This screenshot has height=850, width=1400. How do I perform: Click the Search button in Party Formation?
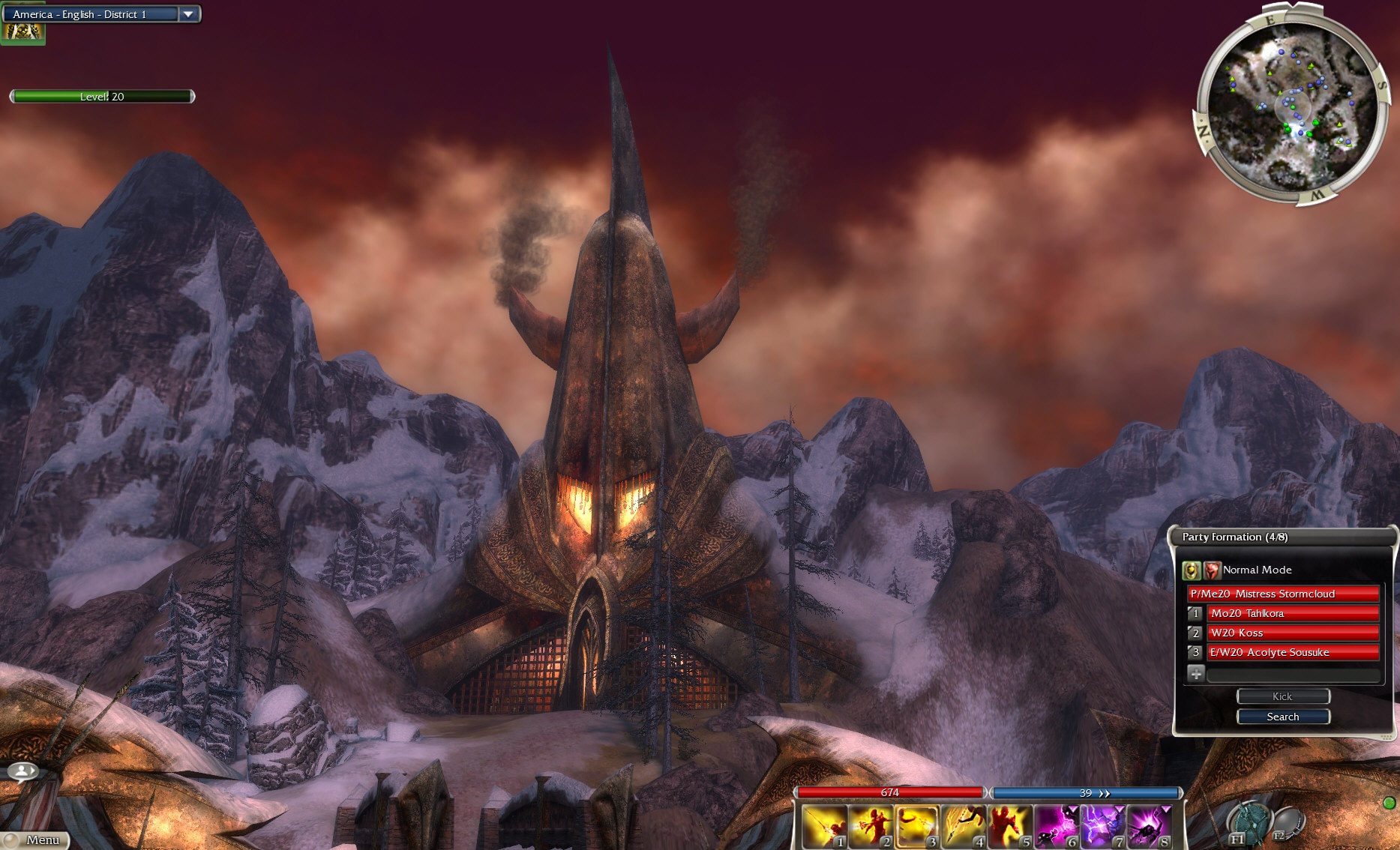pos(1282,717)
